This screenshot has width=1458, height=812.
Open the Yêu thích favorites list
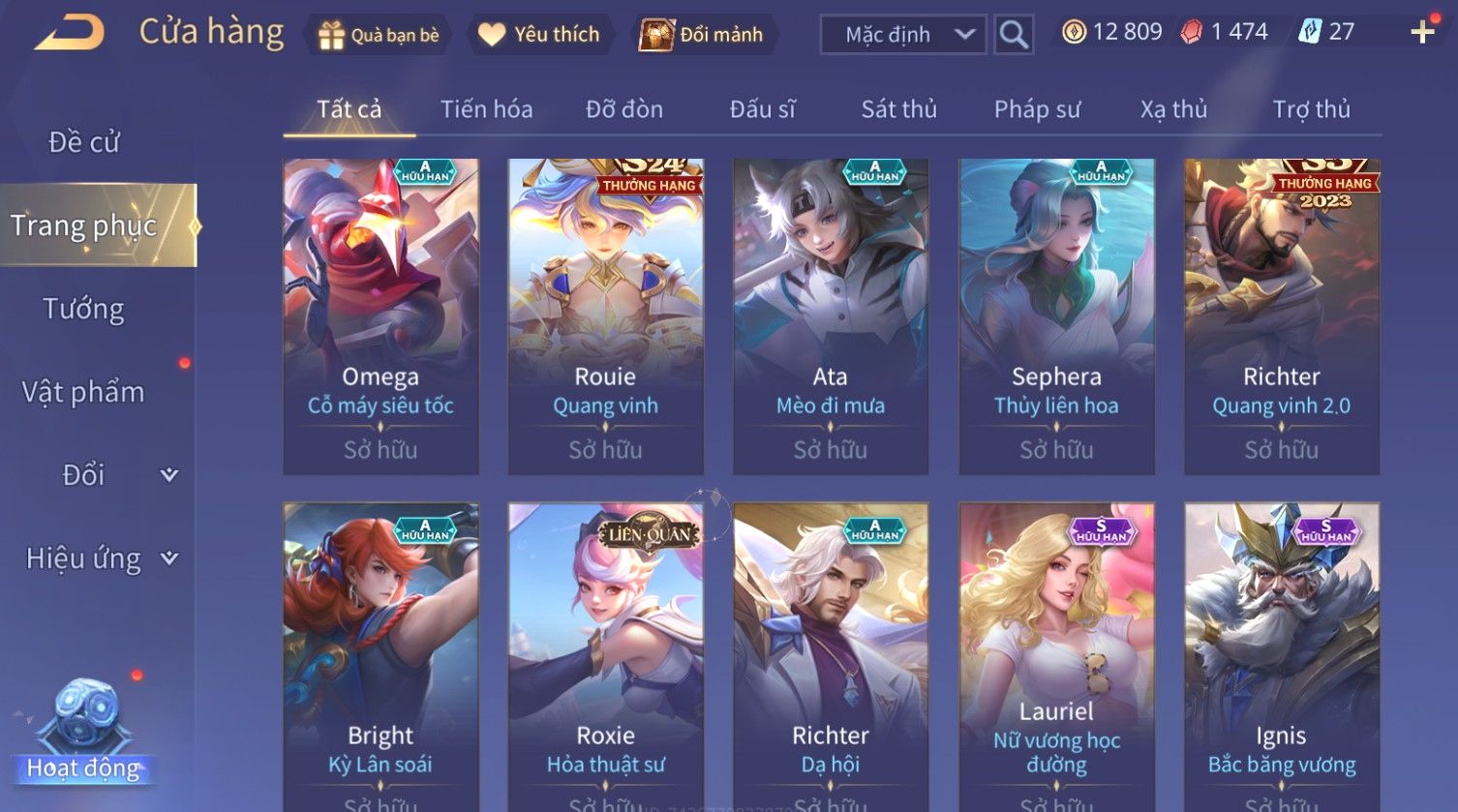(x=539, y=35)
